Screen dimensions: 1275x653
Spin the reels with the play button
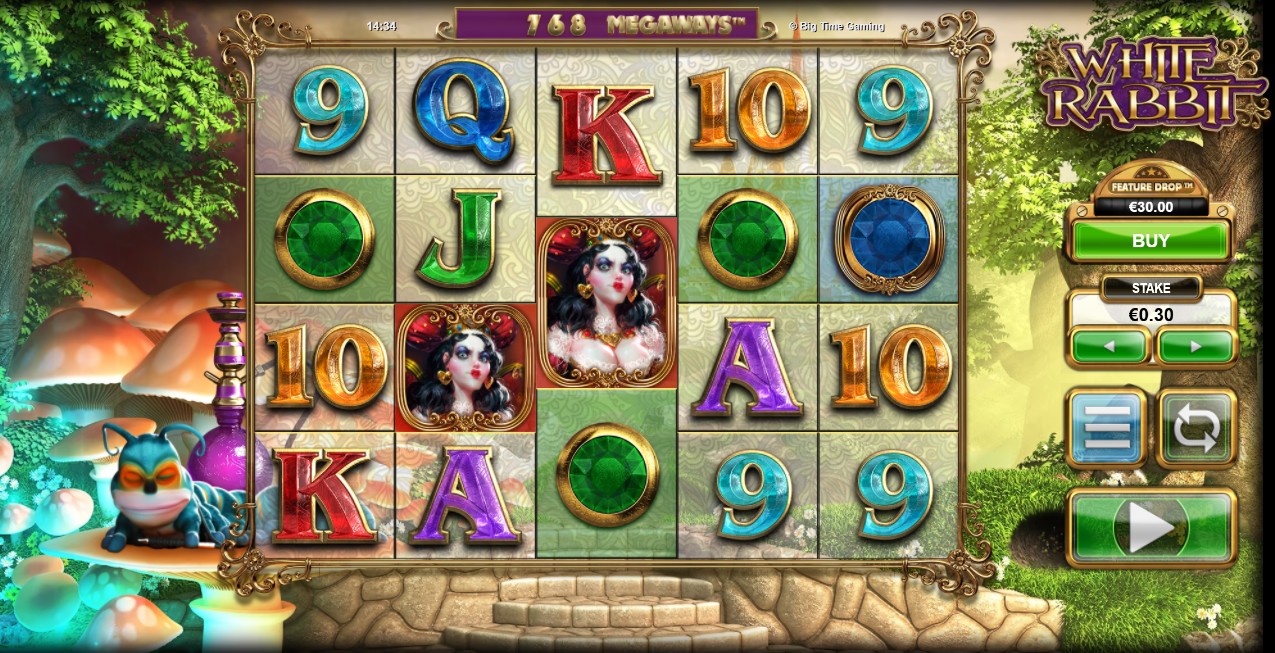click(1151, 526)
